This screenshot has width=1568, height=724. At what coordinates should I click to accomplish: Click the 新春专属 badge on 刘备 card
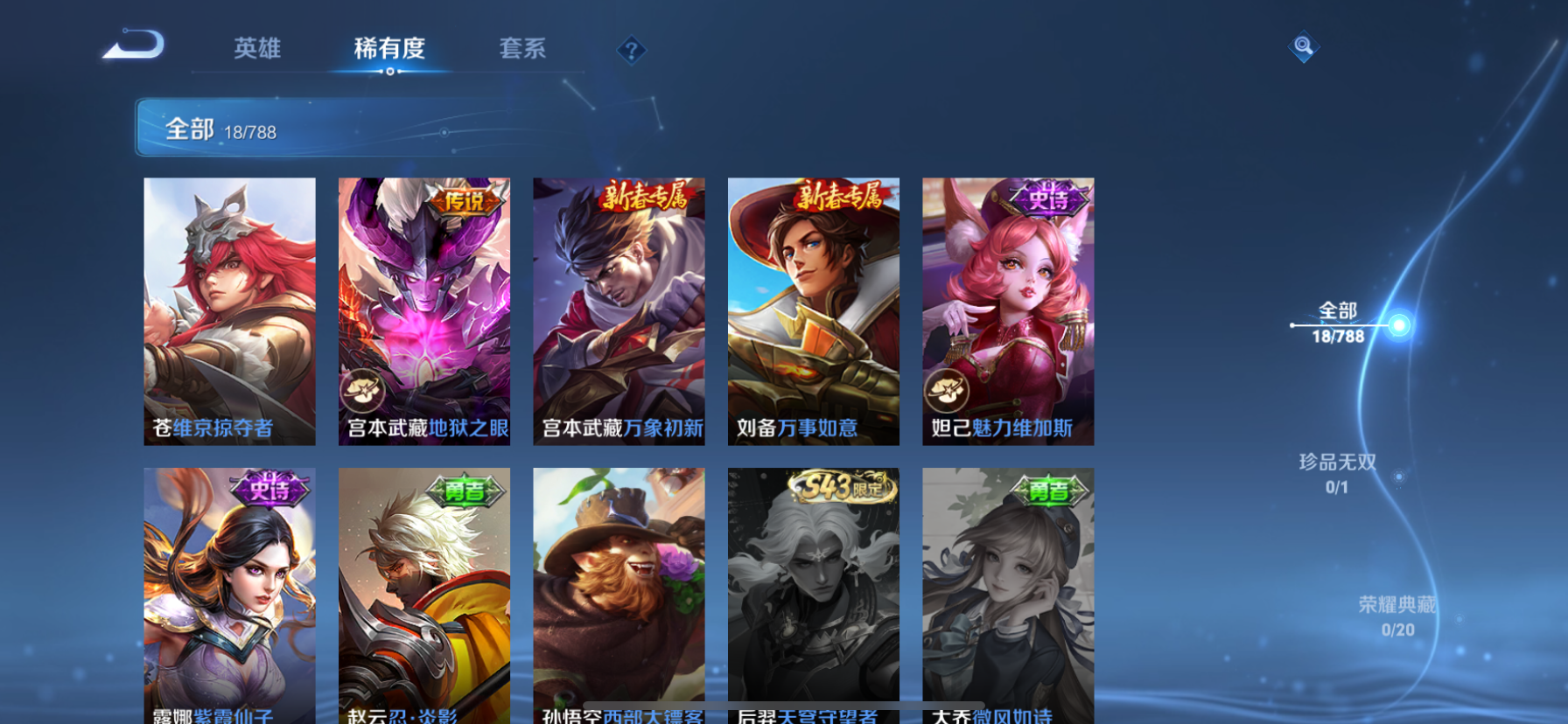pos(840,197)
